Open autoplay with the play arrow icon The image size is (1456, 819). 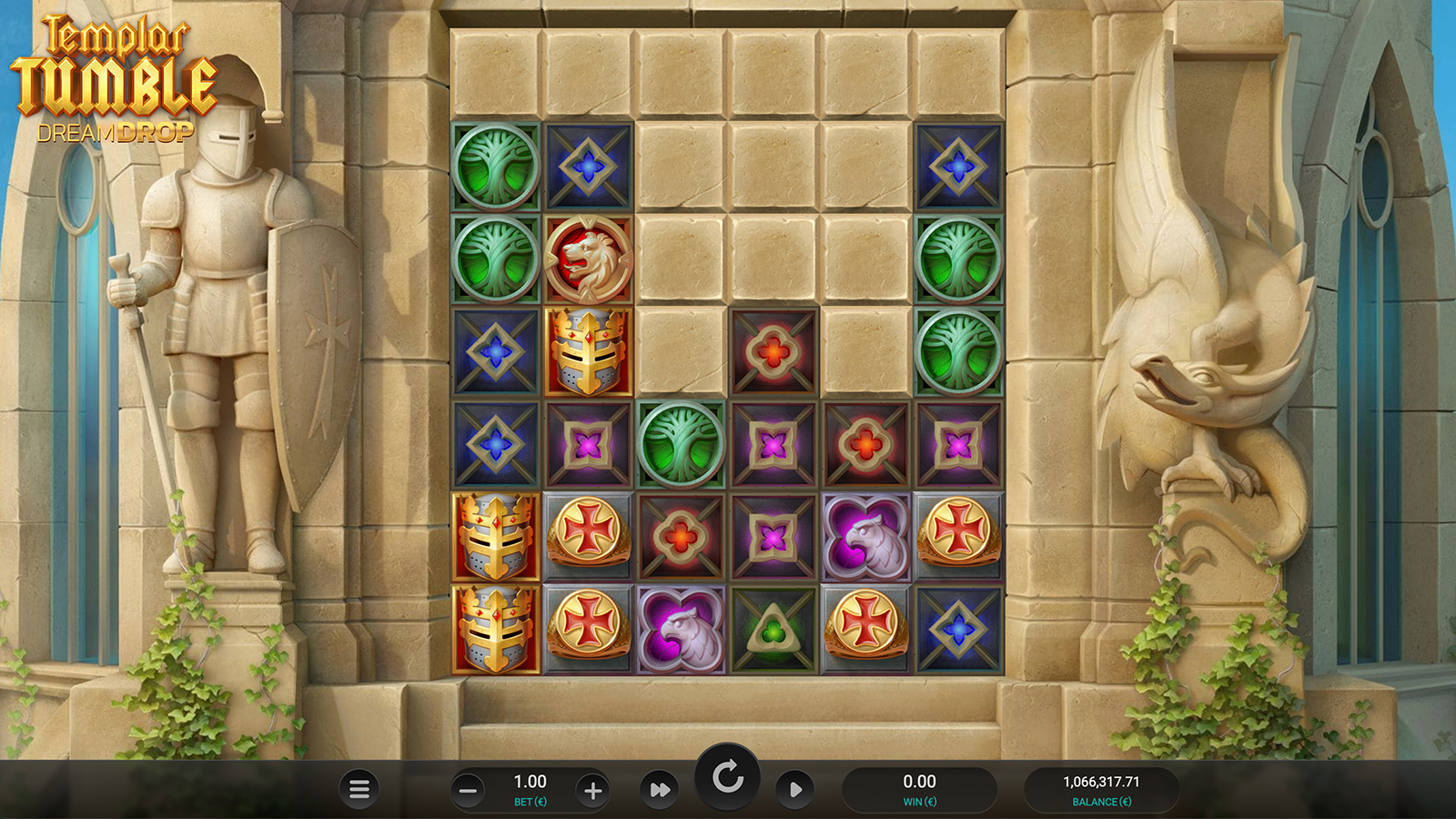(x=794, y=789)
